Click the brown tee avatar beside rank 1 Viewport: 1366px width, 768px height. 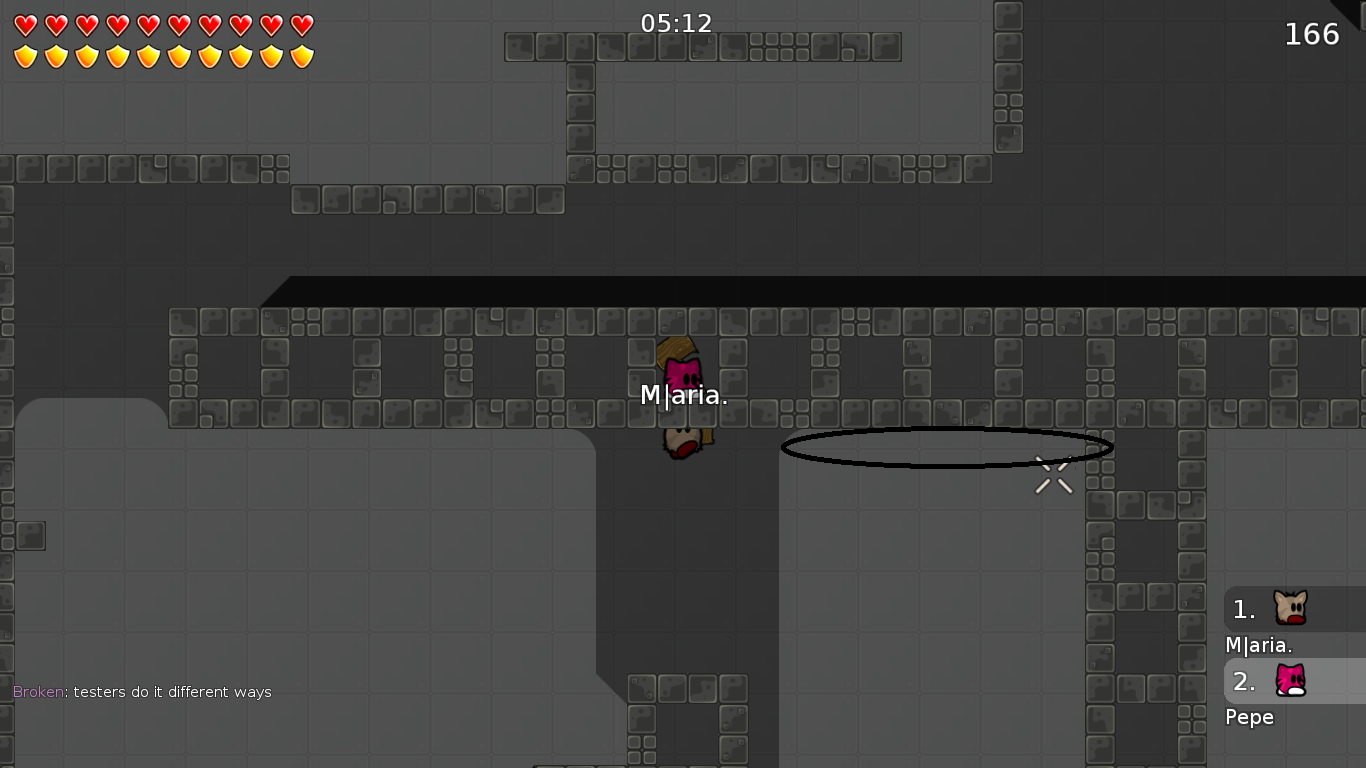click(x=1289, y=608)
